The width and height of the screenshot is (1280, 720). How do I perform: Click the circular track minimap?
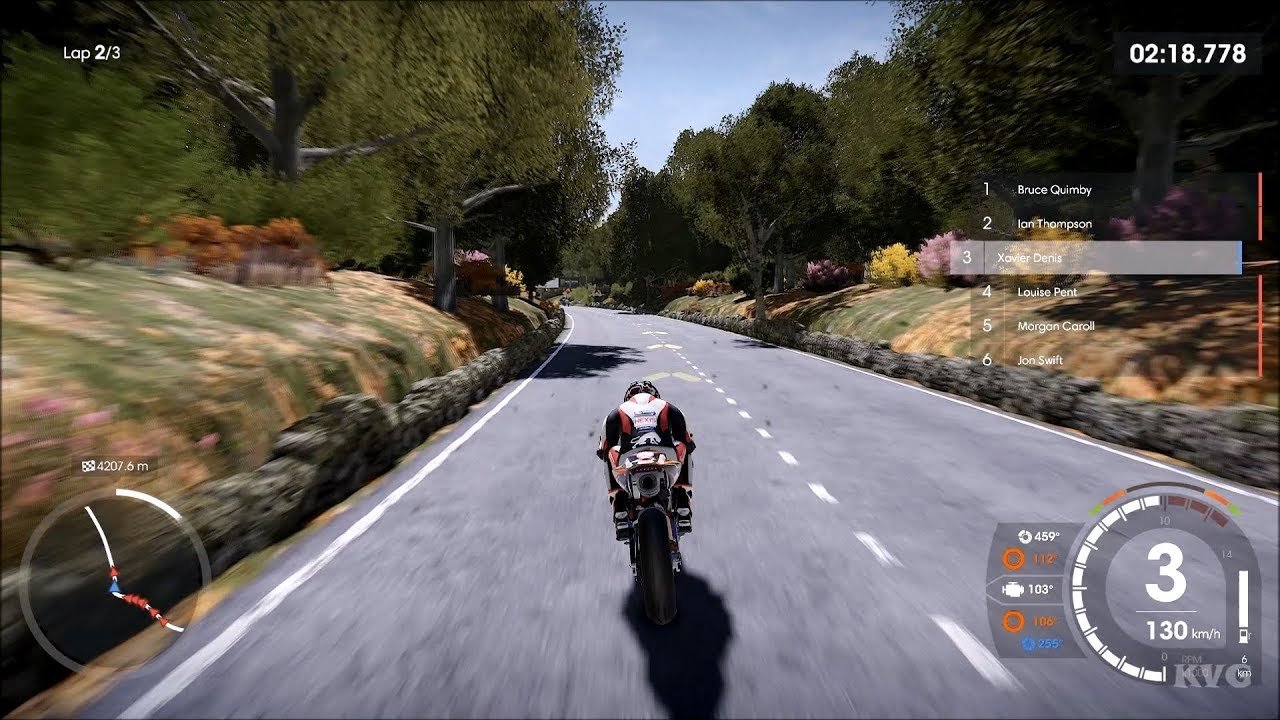(x=114, y=582)
